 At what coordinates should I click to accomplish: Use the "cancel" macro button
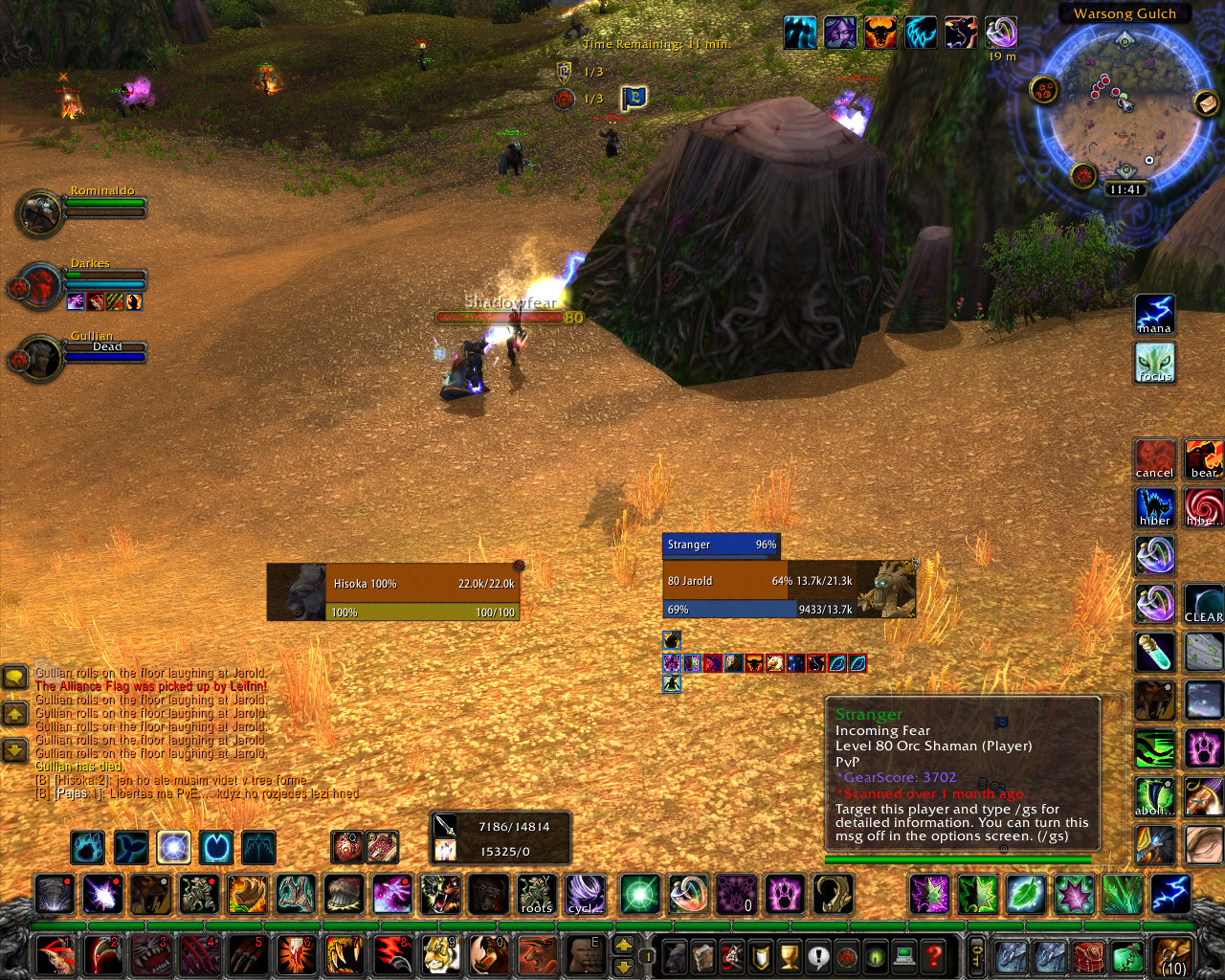pyautogui.click(x=1154, y=460)
